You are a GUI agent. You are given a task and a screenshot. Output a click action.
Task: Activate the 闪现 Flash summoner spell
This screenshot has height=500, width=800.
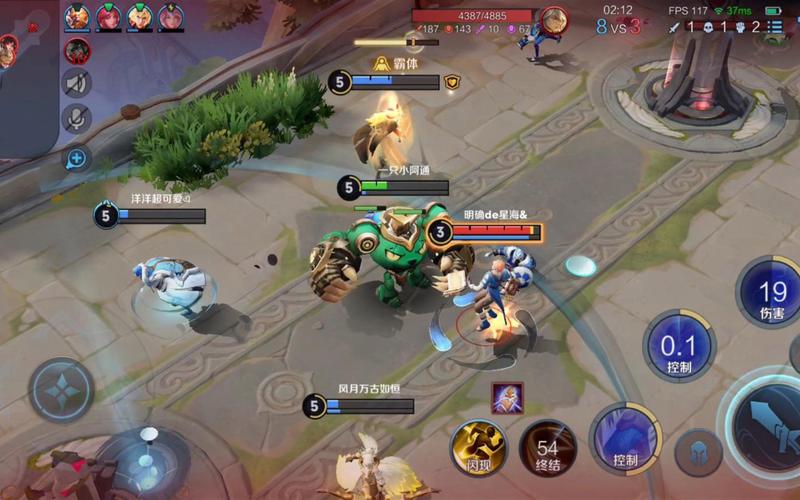click(478, 446)
